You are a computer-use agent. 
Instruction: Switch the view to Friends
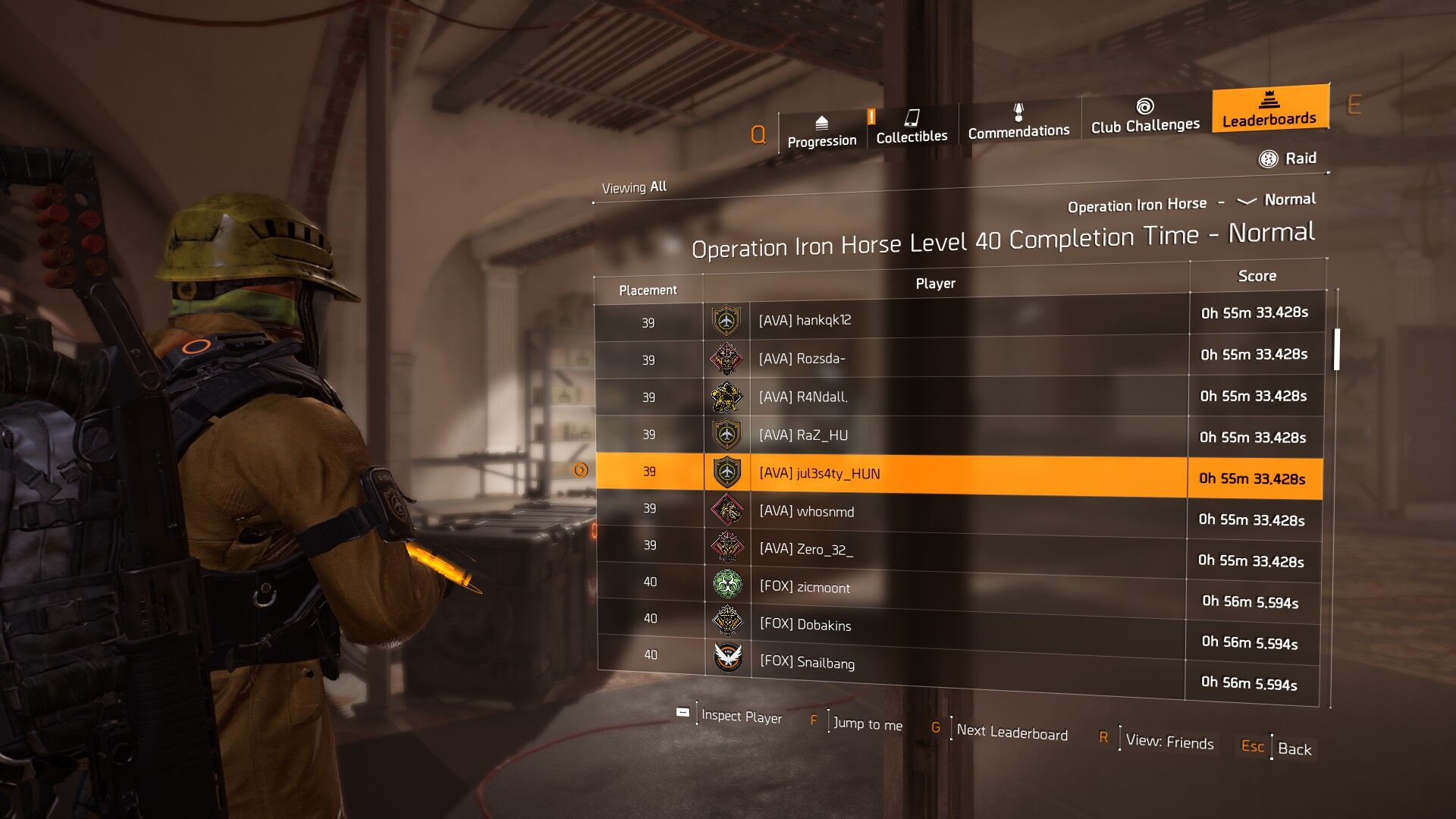tap(1169, 742)
